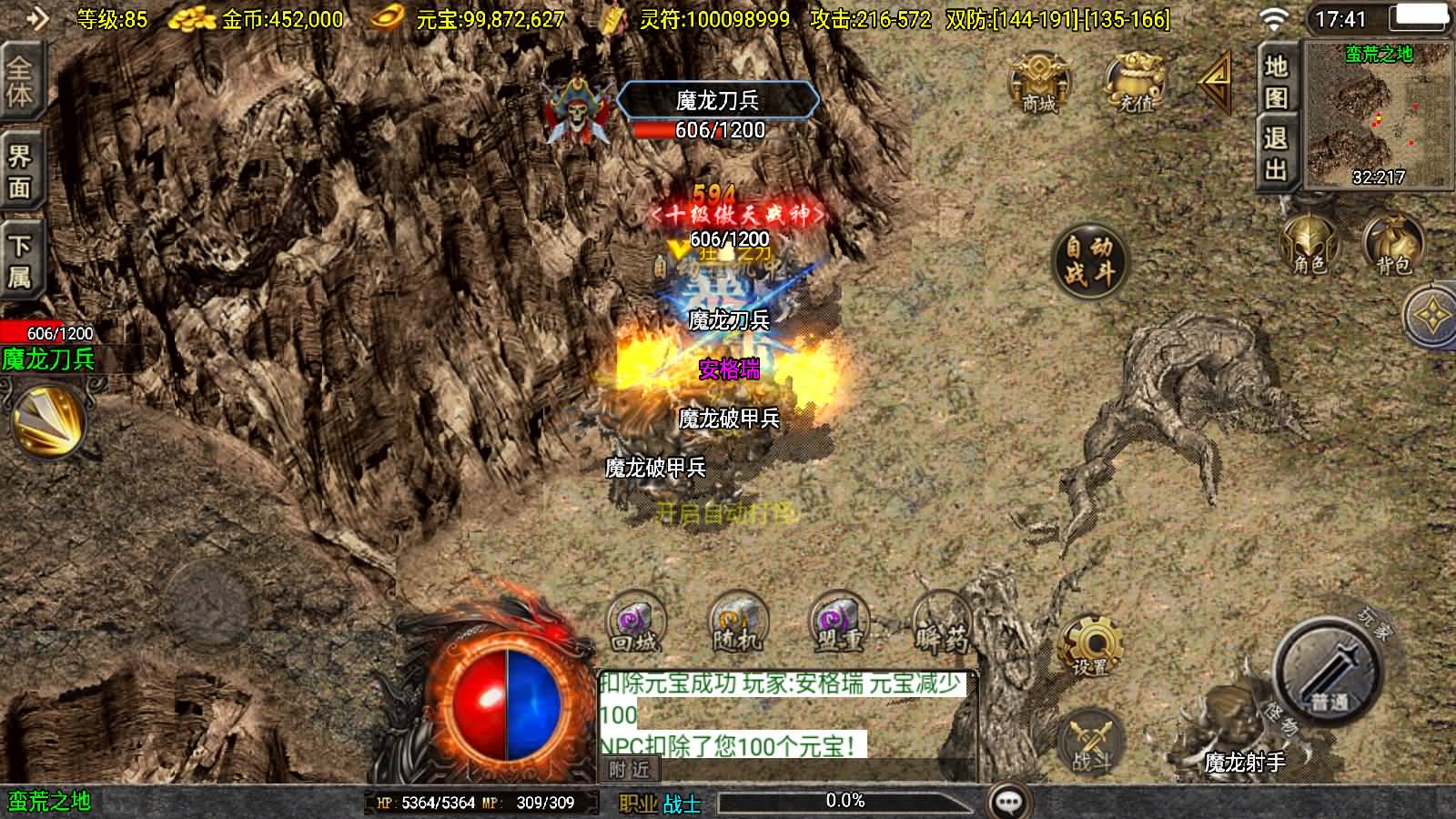Use the 随机 random teleport scroll
Viewport: 1456px width, 819px height.
737,623
